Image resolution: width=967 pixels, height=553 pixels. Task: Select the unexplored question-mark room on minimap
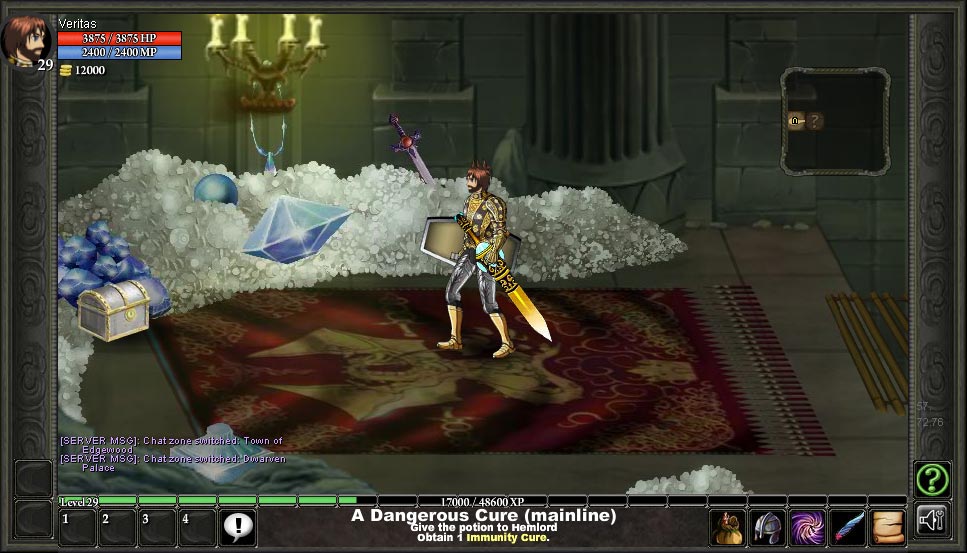[816, 121]
